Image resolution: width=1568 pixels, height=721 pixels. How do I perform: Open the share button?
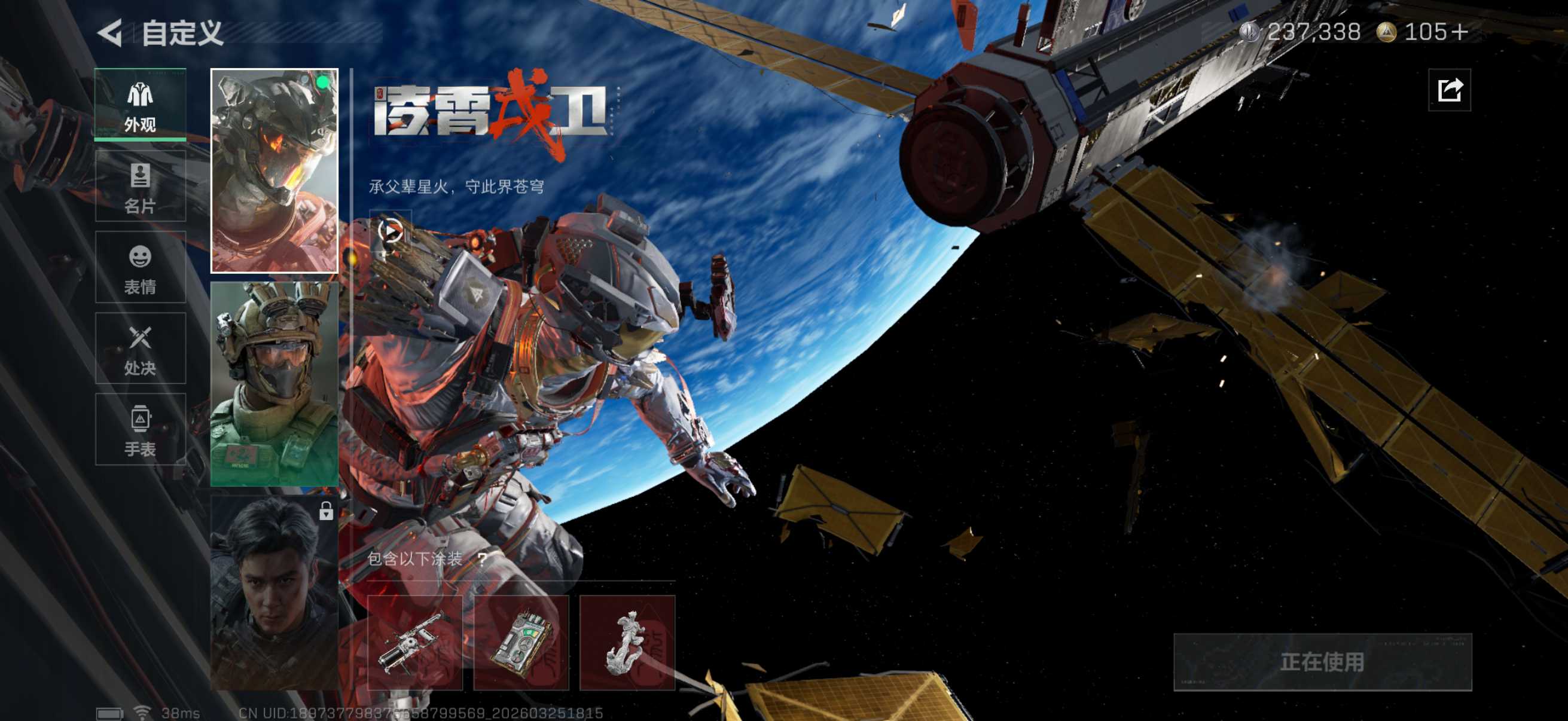(x=1450, y=91)
